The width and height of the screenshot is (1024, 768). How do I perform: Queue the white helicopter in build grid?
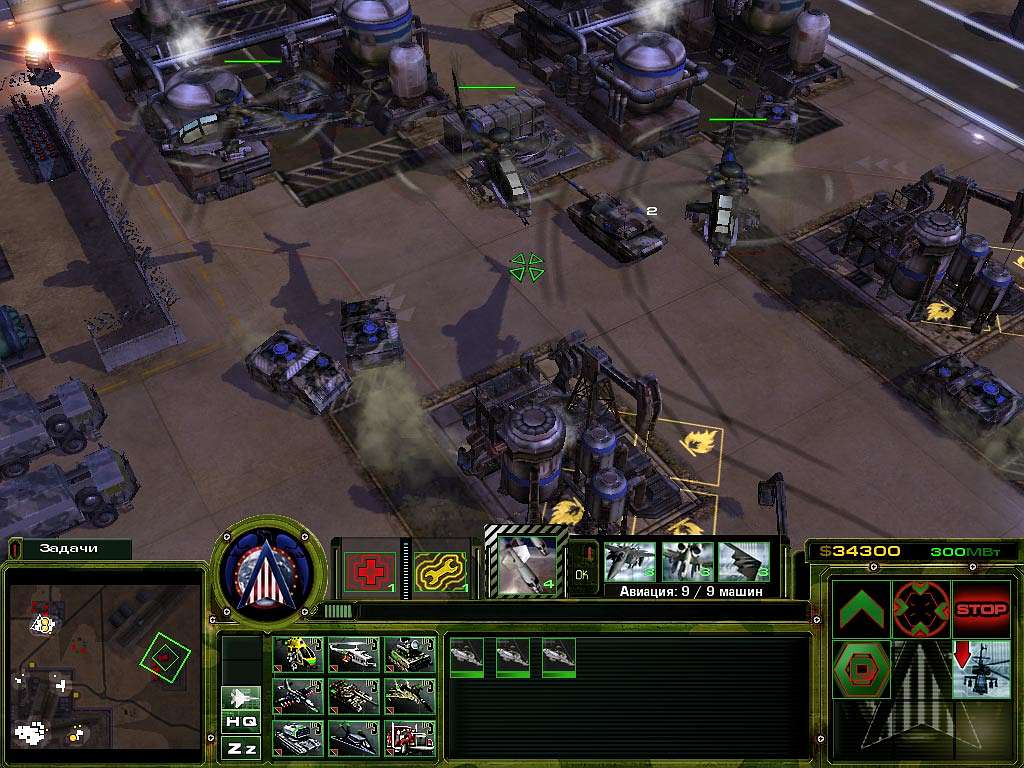pyautogui.click(x=353, y=654)
